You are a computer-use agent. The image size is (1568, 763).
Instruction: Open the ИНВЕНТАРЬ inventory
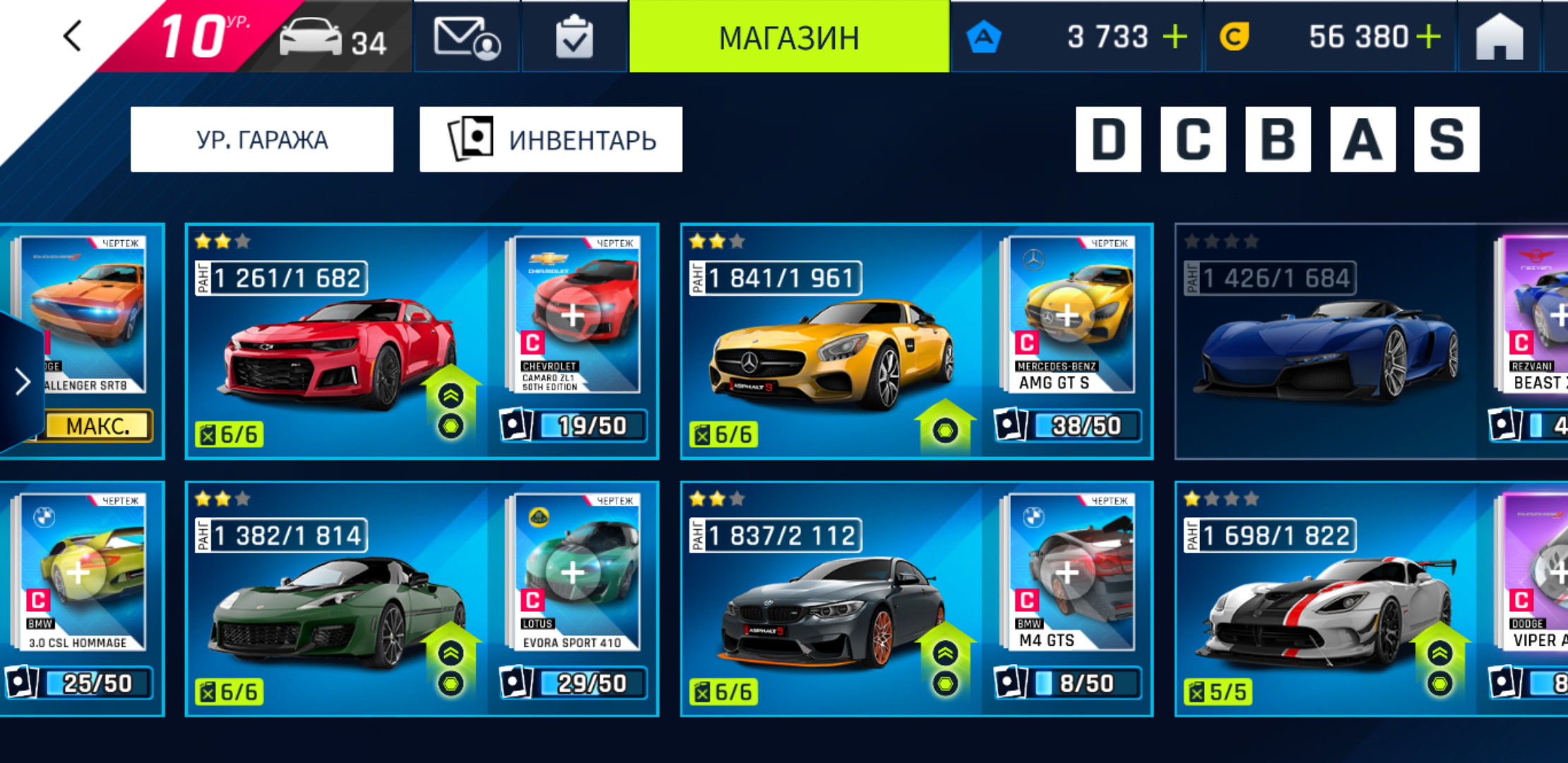click(x=551, y=139)
